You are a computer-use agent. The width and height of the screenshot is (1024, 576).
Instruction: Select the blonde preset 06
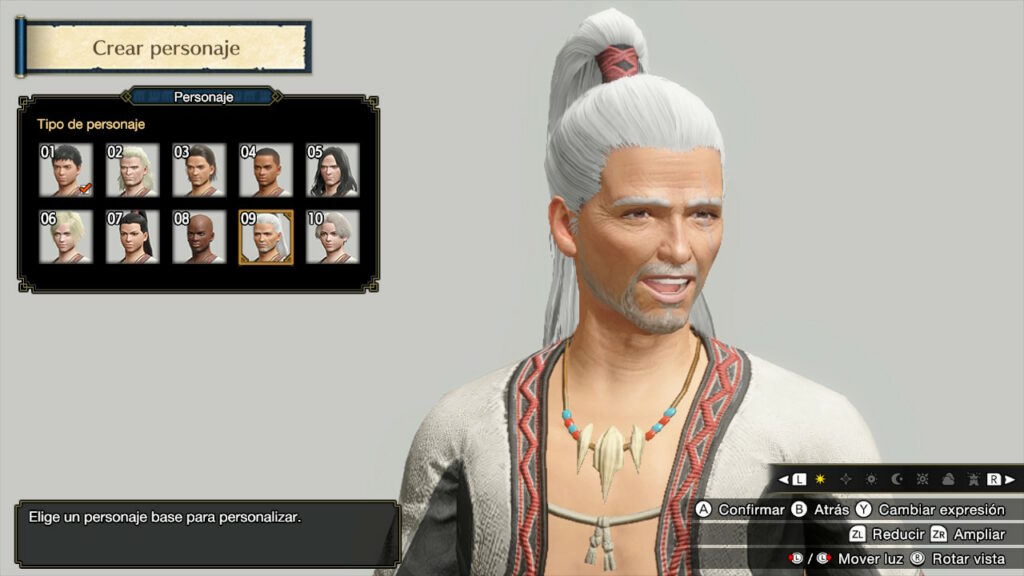coord(66,237)
